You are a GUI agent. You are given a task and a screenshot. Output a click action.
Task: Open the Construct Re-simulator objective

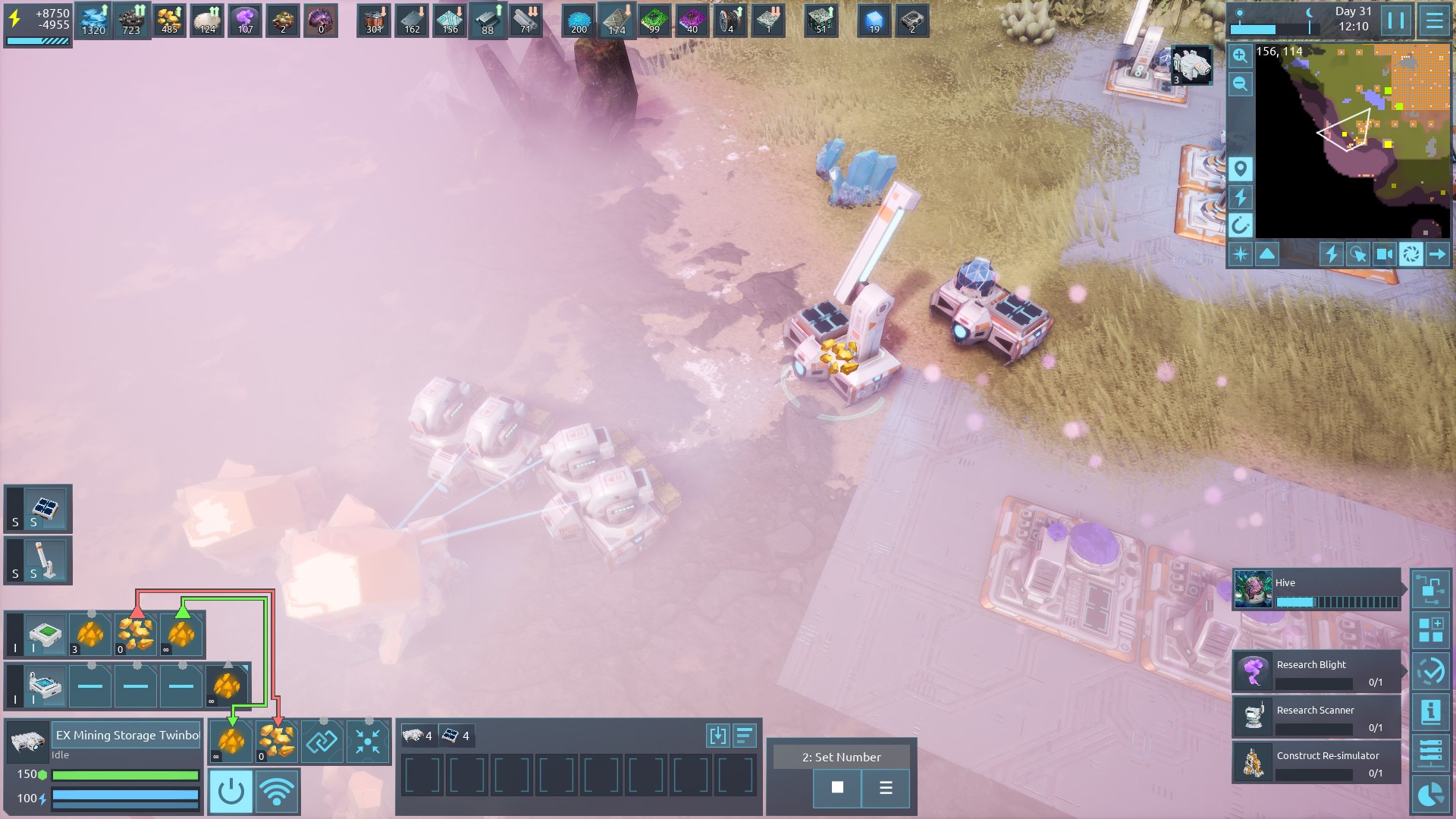click(x=1316, y=762)
